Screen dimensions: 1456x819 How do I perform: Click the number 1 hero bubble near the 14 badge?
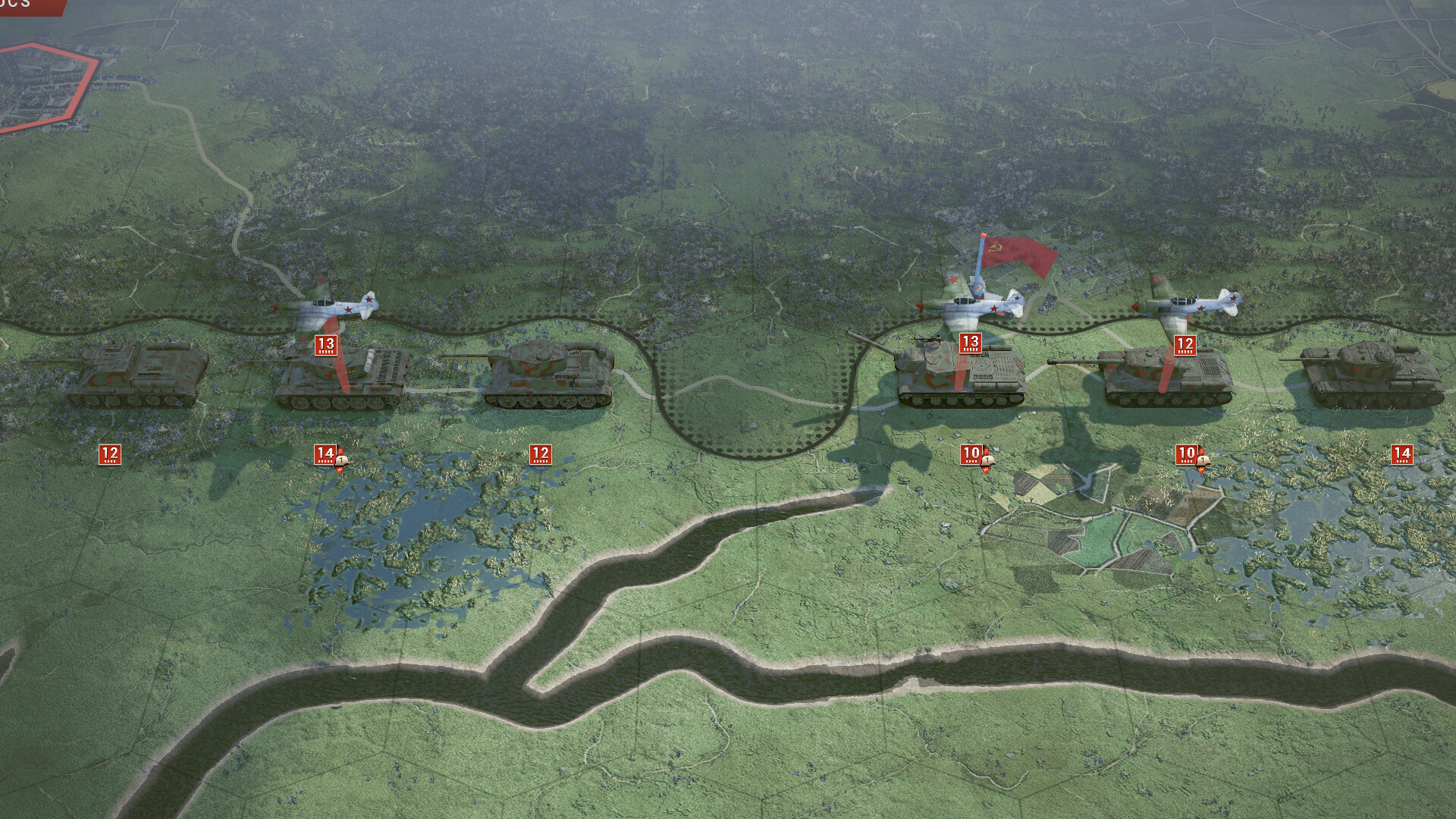tap(343, 461)
